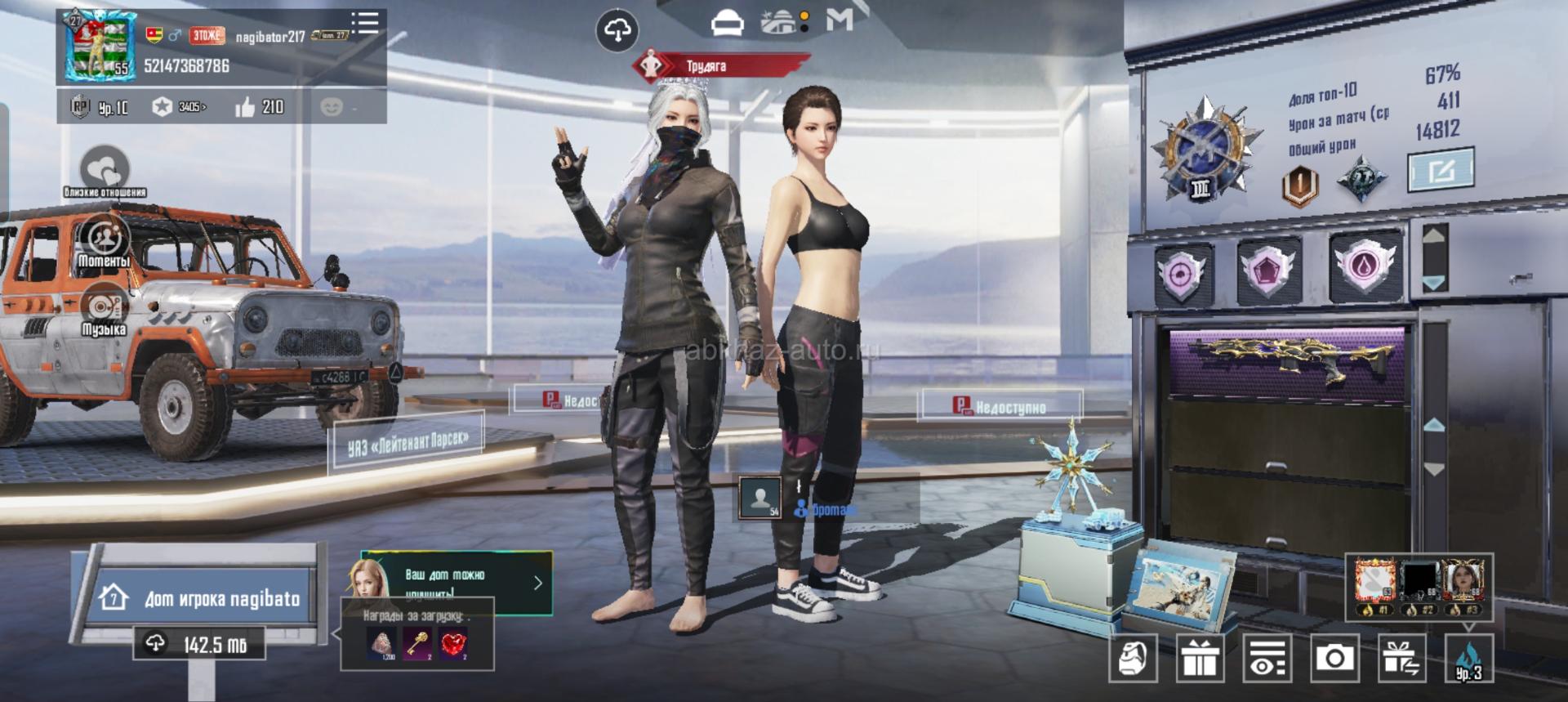Open the list menu icon in profile panel
The image size is (1568, 702).
(364, 22)
